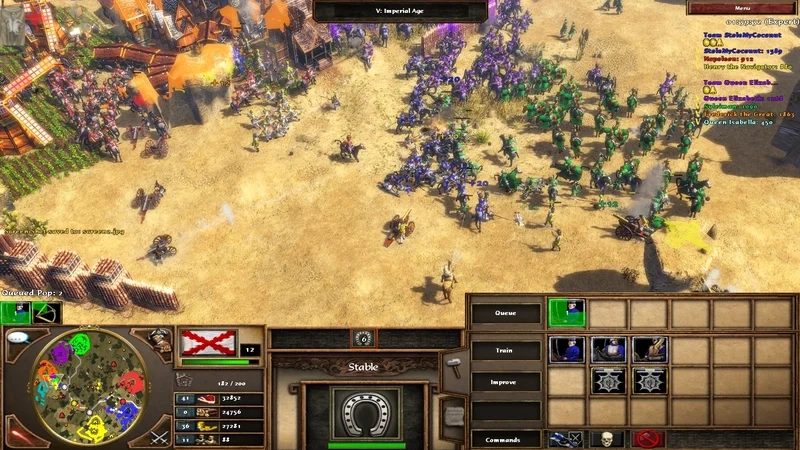Click the minimap signal flare button
This screenshot has width=800, height=450.
[x=19, y=432]
